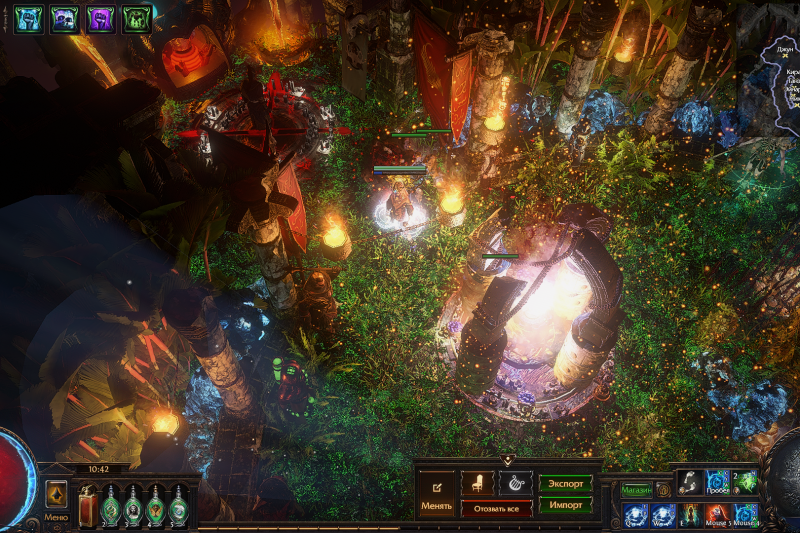800x533 pixels.
Task: Open the chair decorations button
Action: point(478,483)
